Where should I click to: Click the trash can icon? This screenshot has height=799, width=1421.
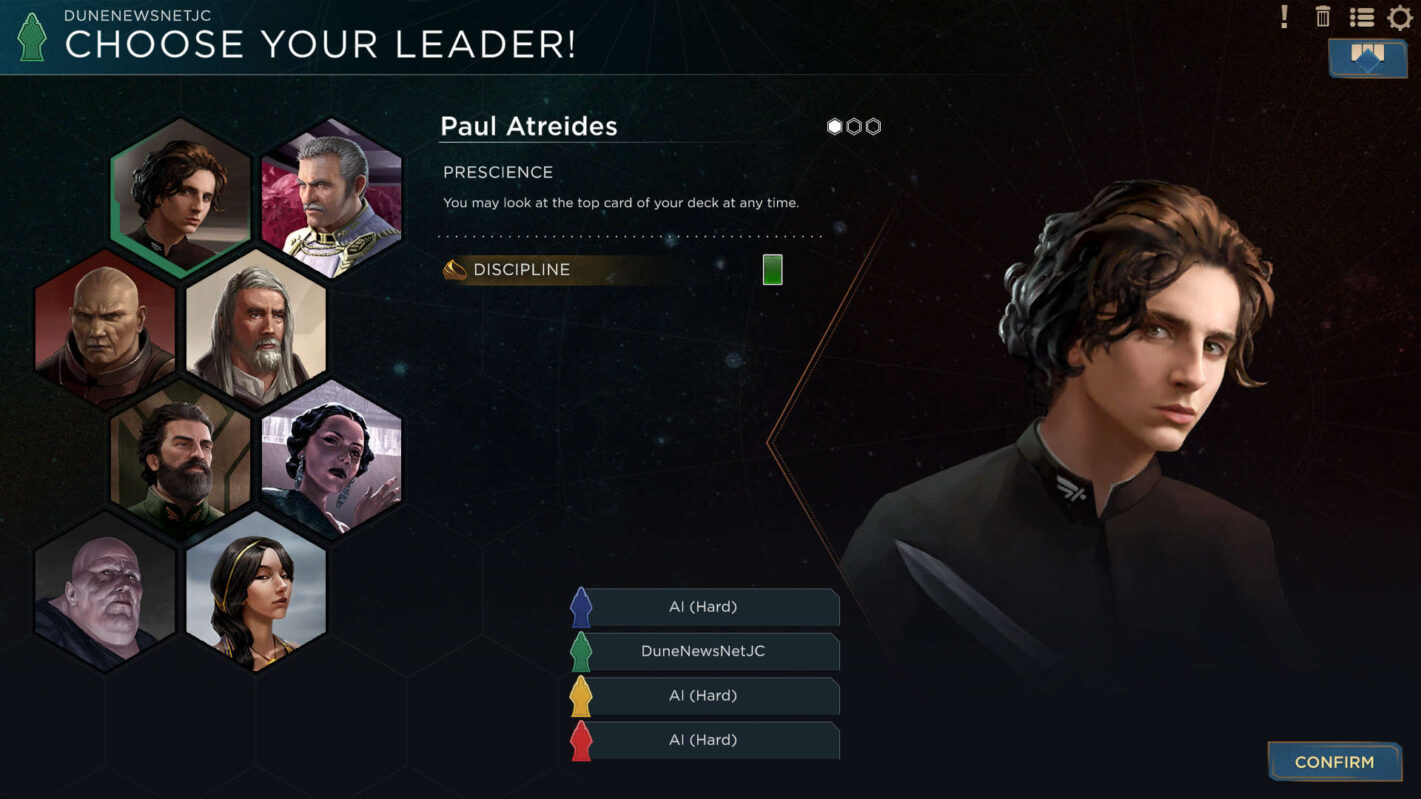coord(1323,17)
